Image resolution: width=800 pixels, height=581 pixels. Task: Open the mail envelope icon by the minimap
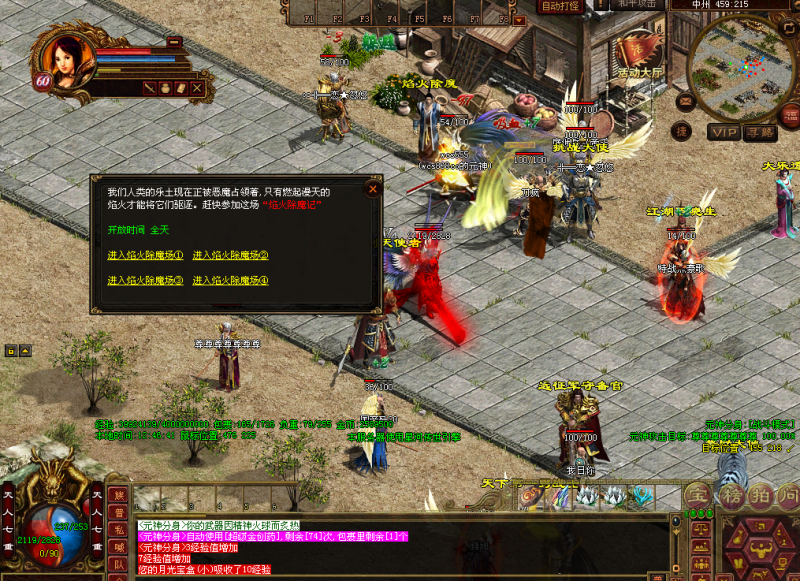pos(685,102)
